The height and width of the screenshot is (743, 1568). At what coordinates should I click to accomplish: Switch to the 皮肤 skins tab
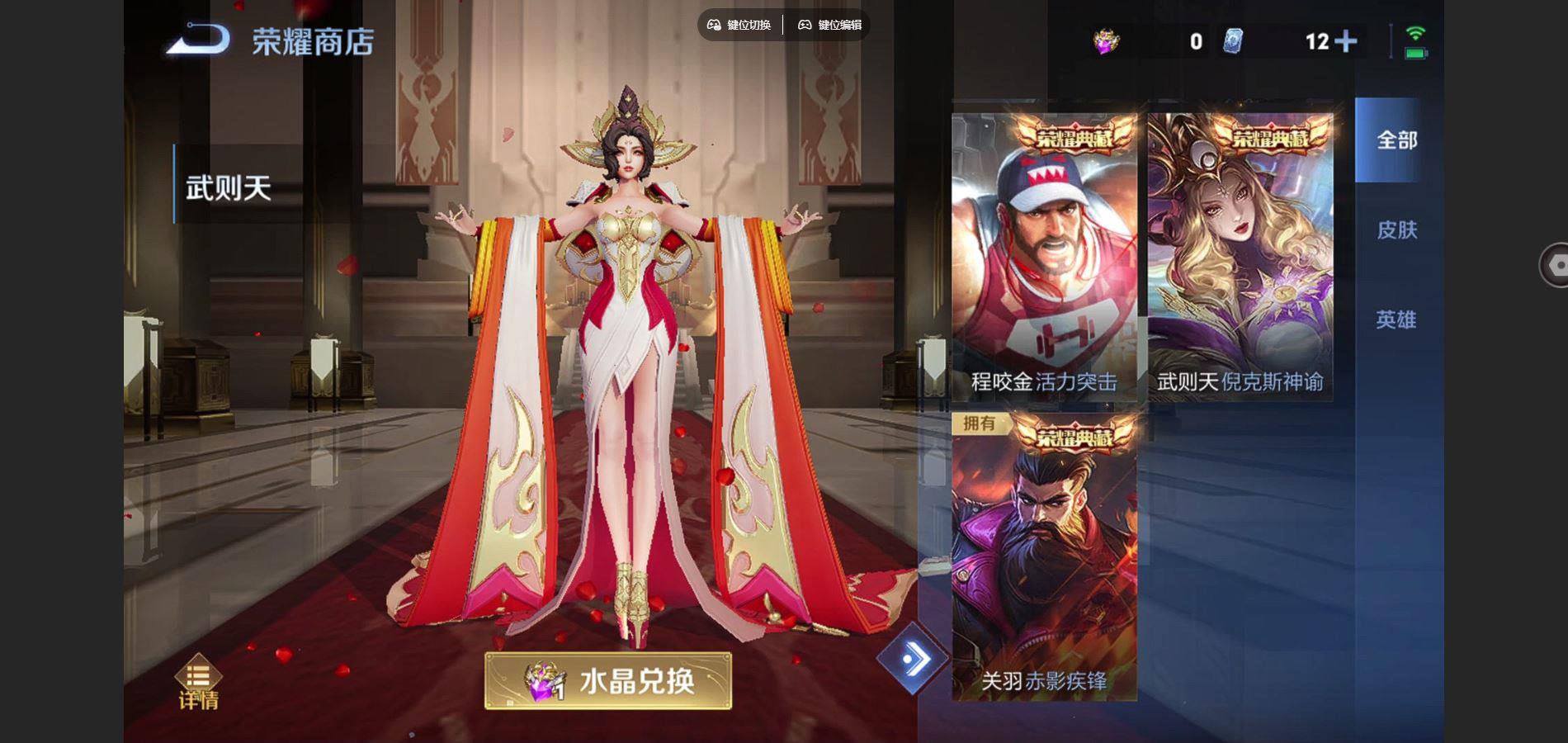[1396, 231]
